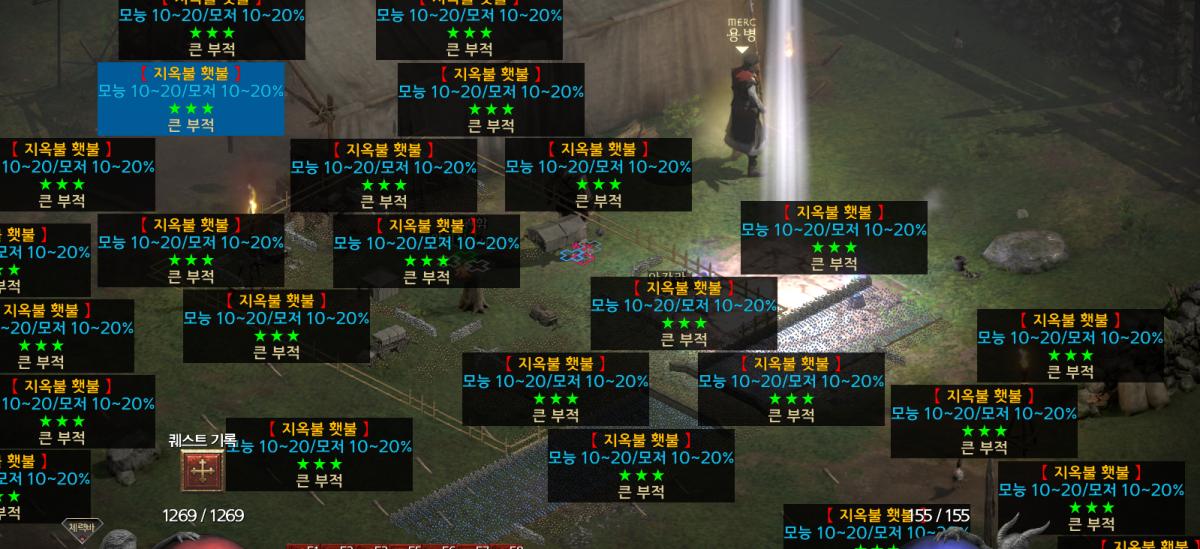Pick up the blue-highlighted Hellfire Torch label
The width and height of the screenshot is (1200, 549).
(190, 98)
